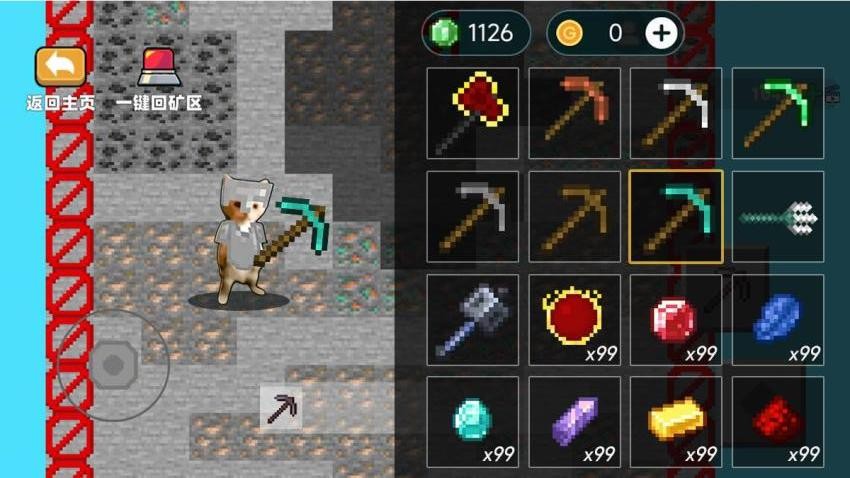Choose the copper pickaxe slot
This screenshot has height=478, width=850.
click(575, 113)
